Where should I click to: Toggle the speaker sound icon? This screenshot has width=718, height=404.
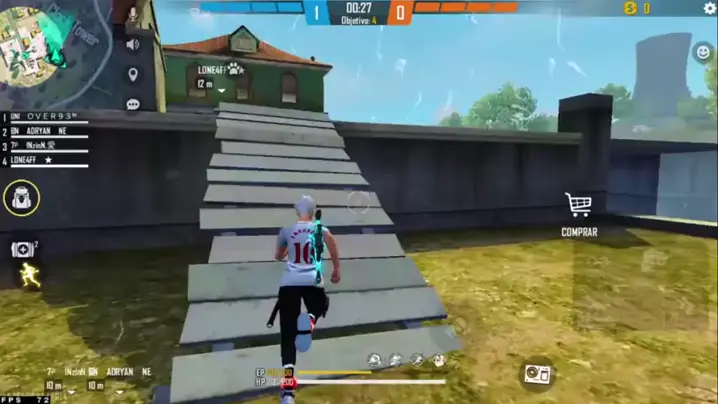132,45
